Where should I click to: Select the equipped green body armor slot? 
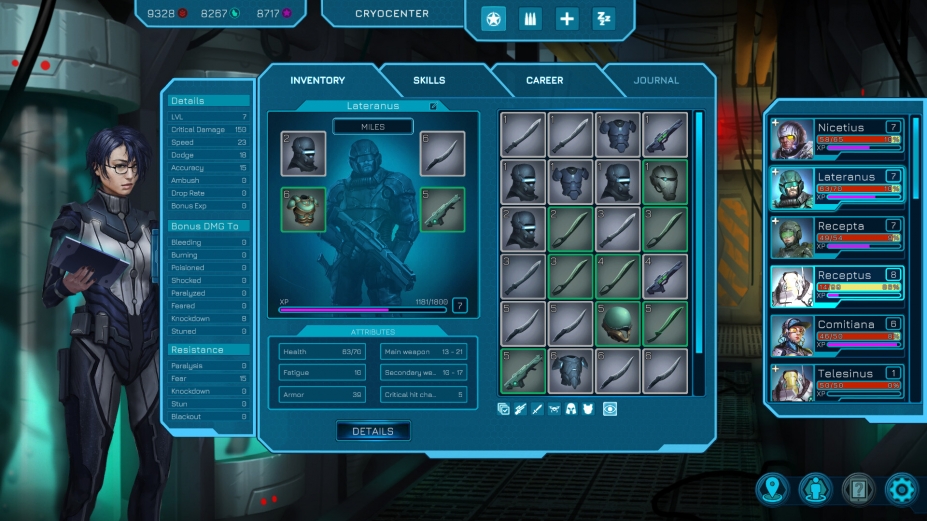coord(303,209)
